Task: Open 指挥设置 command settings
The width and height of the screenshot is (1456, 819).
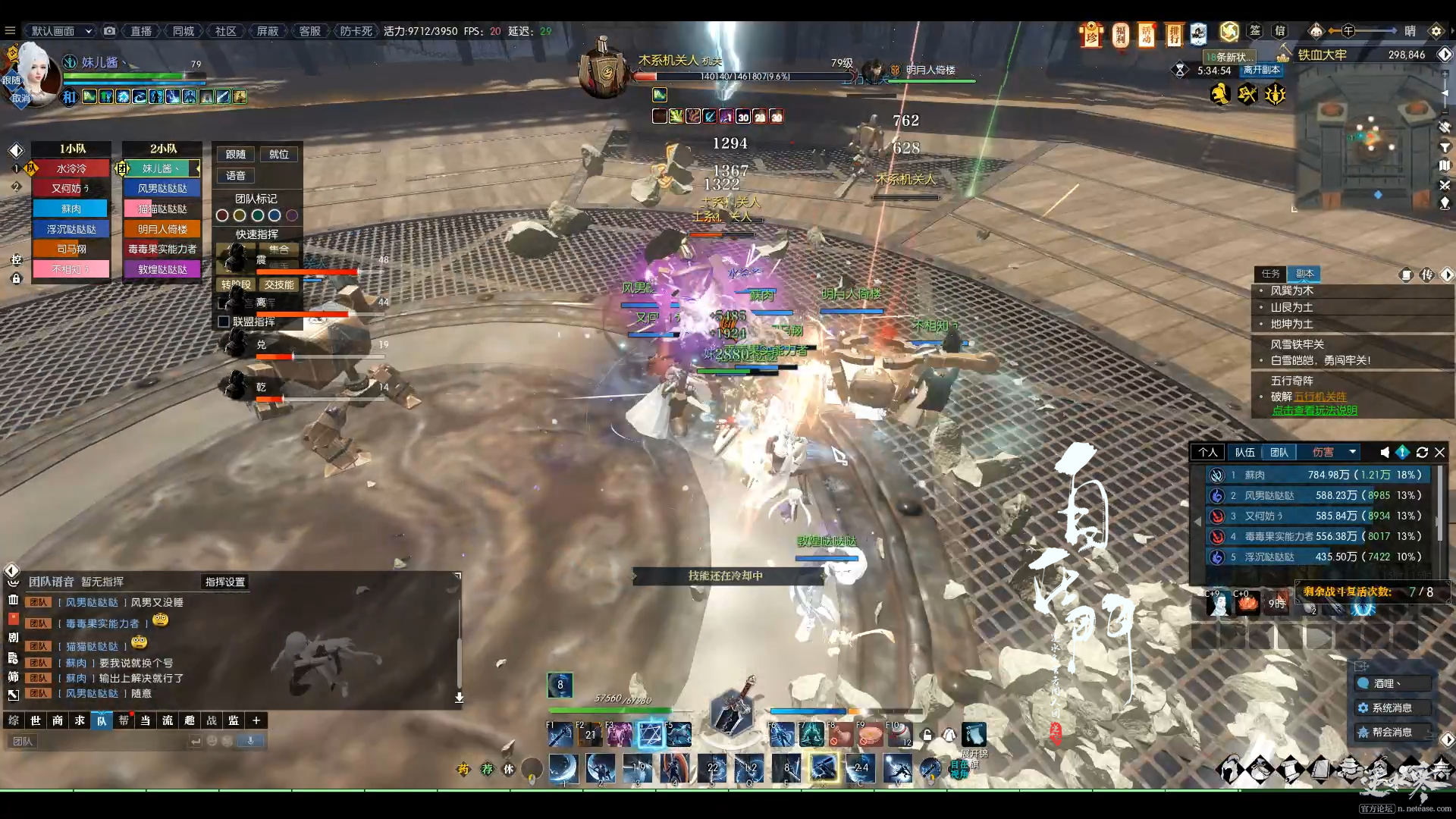Action: coord(225,582)
